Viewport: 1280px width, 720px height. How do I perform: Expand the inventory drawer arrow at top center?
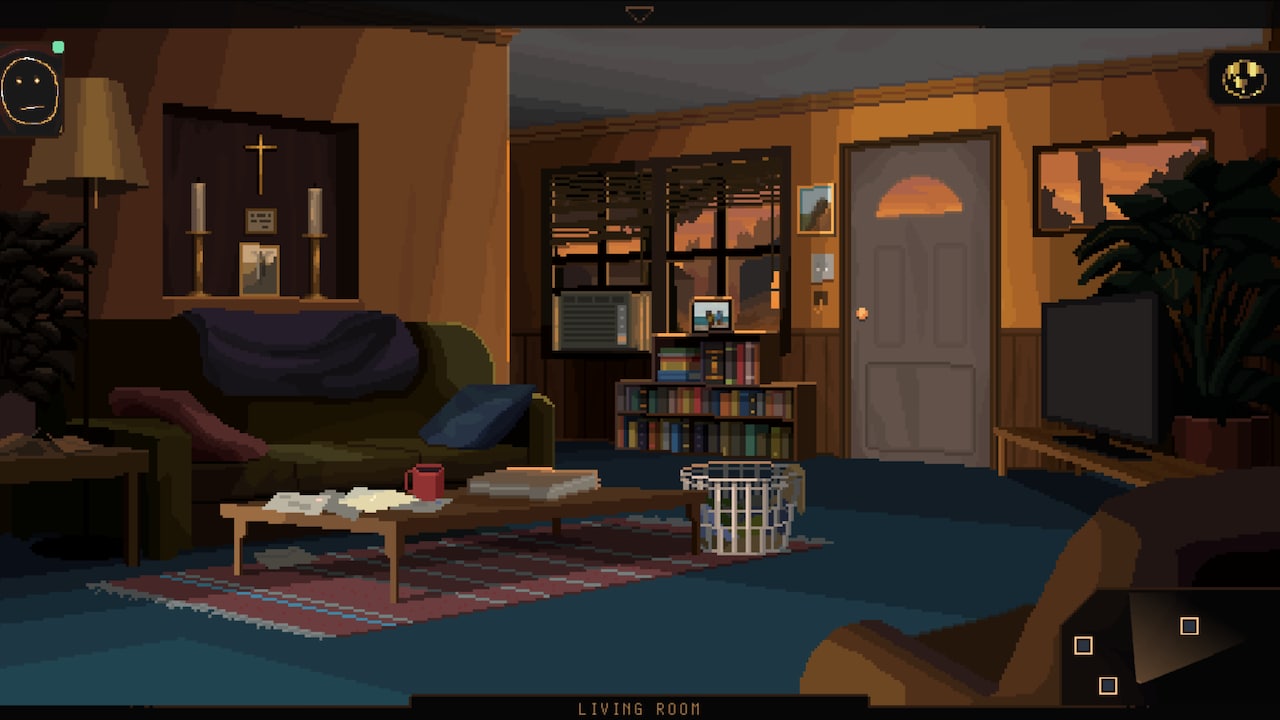640,11
